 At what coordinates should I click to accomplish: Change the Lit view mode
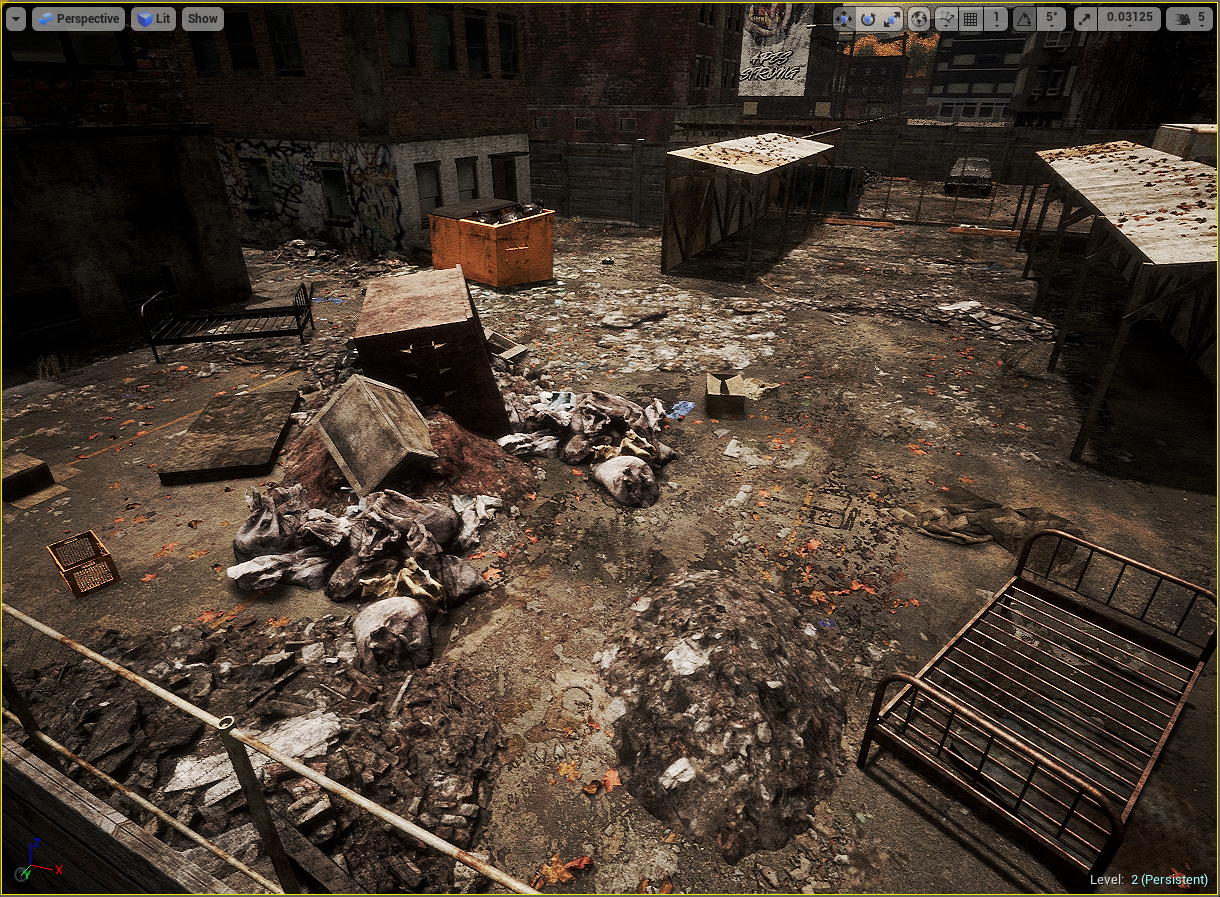coord(153,19)
